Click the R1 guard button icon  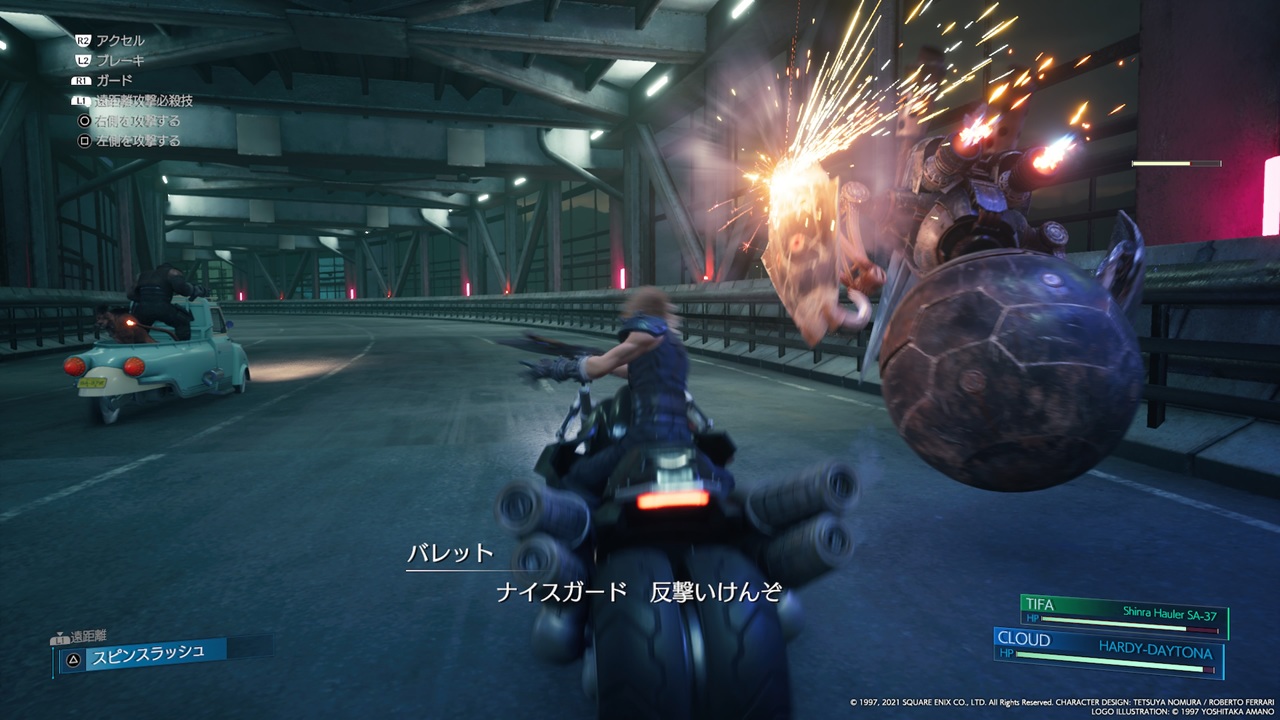[x=81, y=80]
